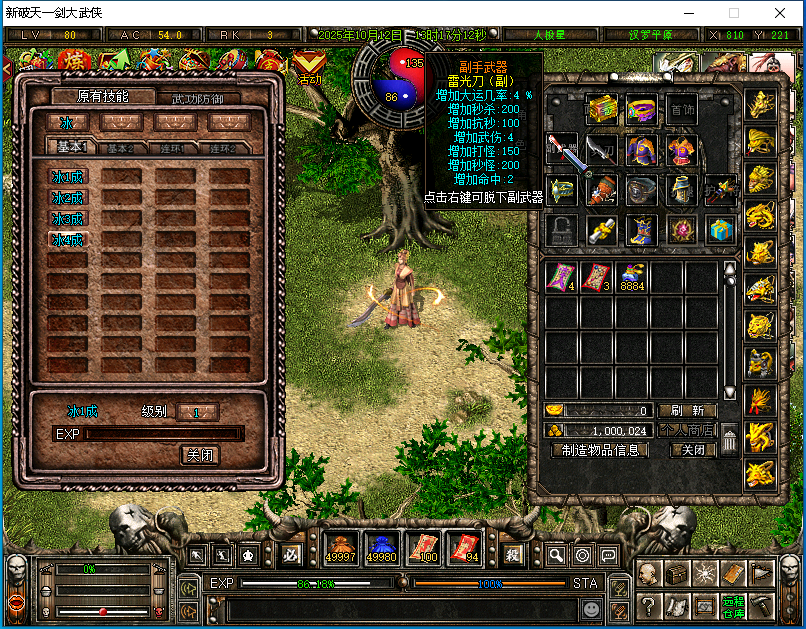Select the 冰4成 skill entry
This screenshot has height=629, width=806.
[68, 240]
